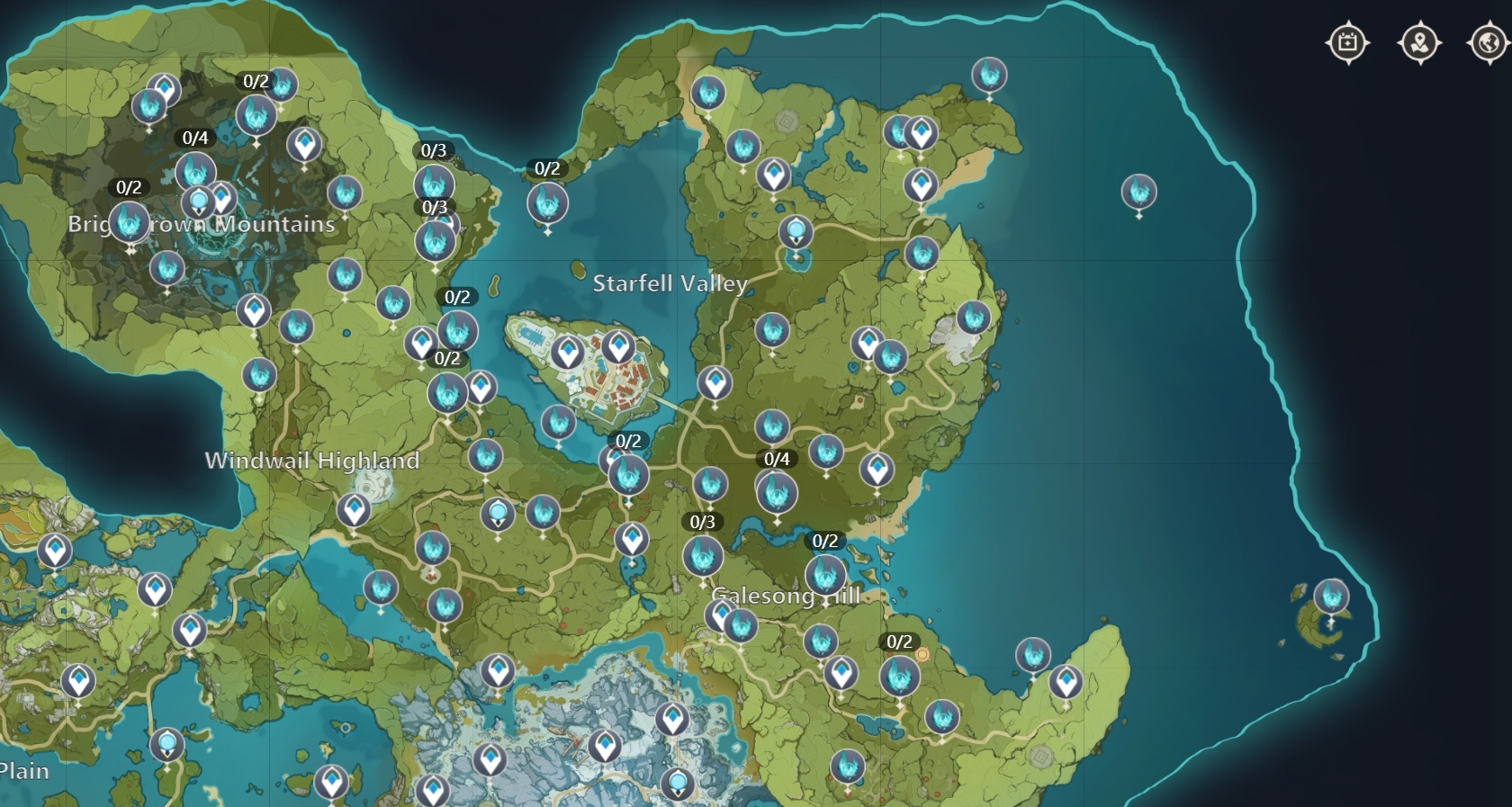Click the Anemoculus with the 0/4 badge in Starfell Valley
Screen dimensions: 1512x807
776,493
